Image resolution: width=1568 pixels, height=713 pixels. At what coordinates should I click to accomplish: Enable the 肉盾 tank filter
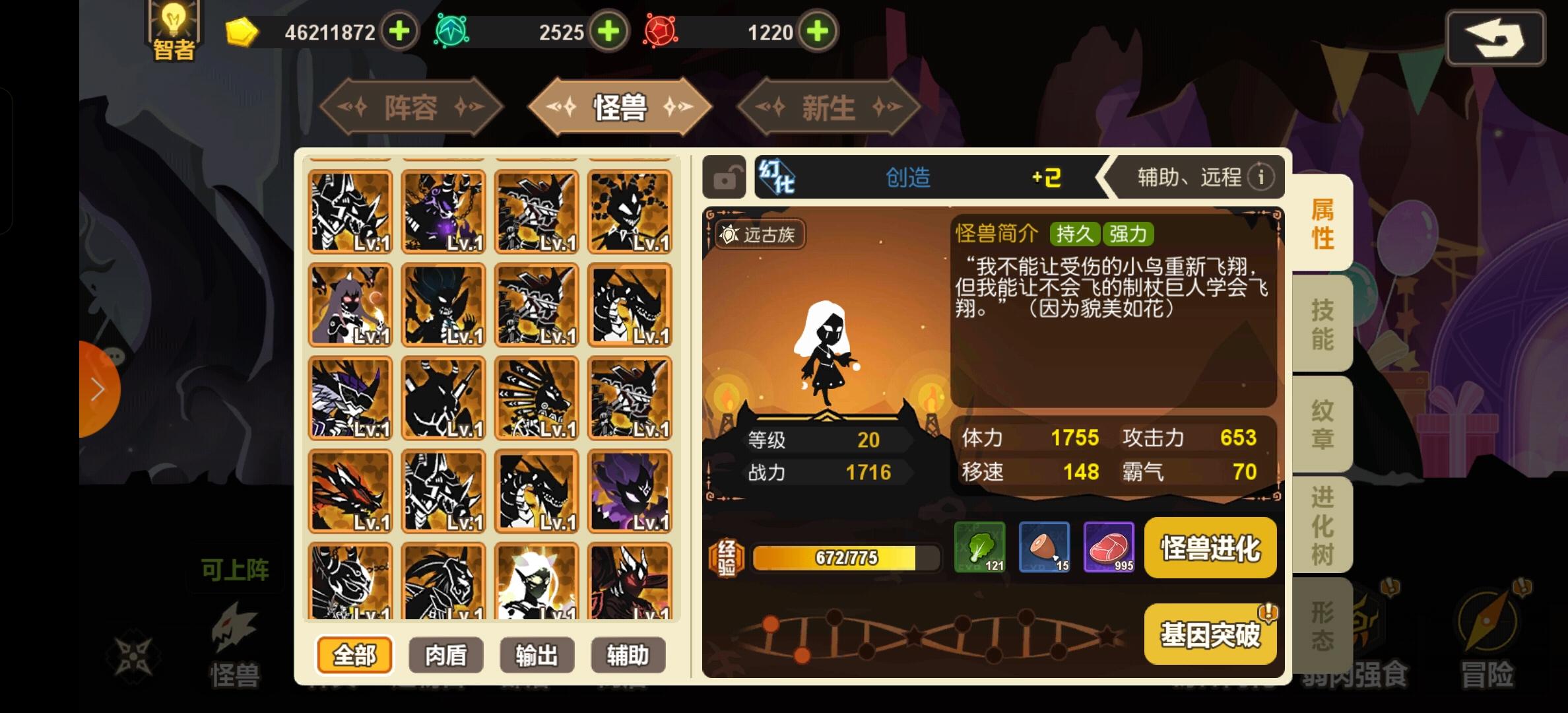pos(445,655)
